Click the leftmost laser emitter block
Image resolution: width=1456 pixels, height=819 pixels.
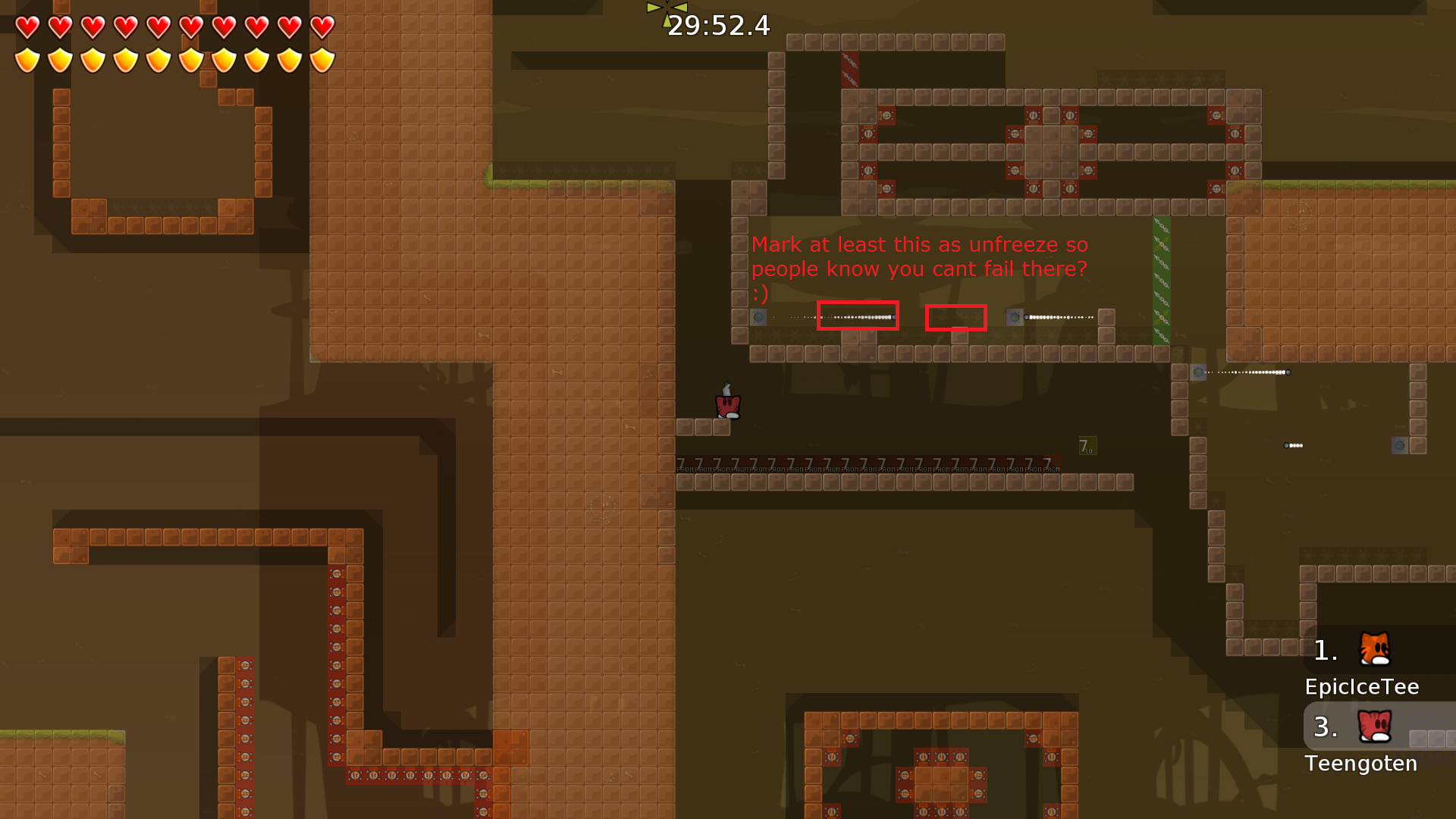point(758,318)
